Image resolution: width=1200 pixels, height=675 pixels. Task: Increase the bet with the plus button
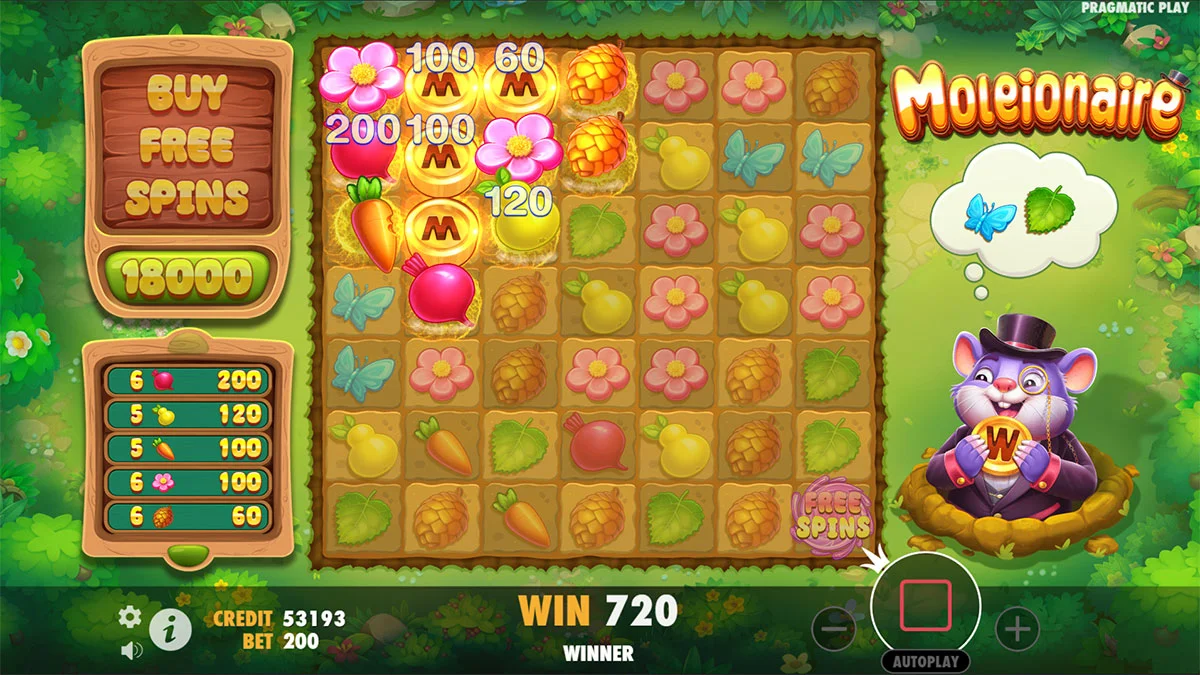tap(1018, 629)
